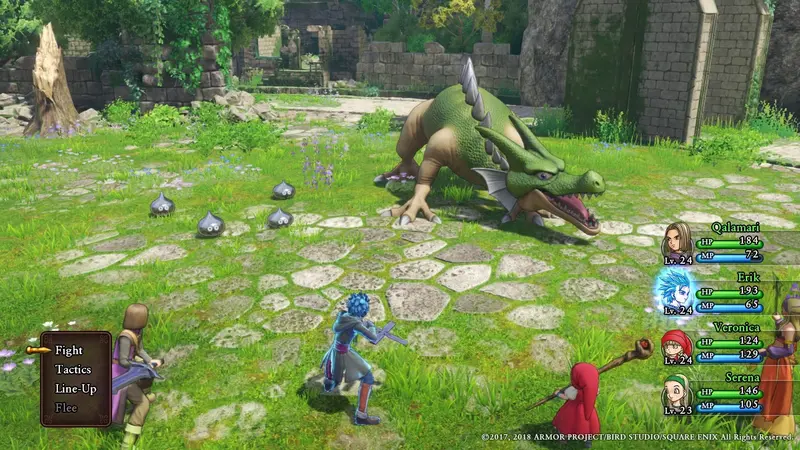The image size is (800, 450).
Task: Click Qalamari's party portrait
Action: [x=678, y=242]
